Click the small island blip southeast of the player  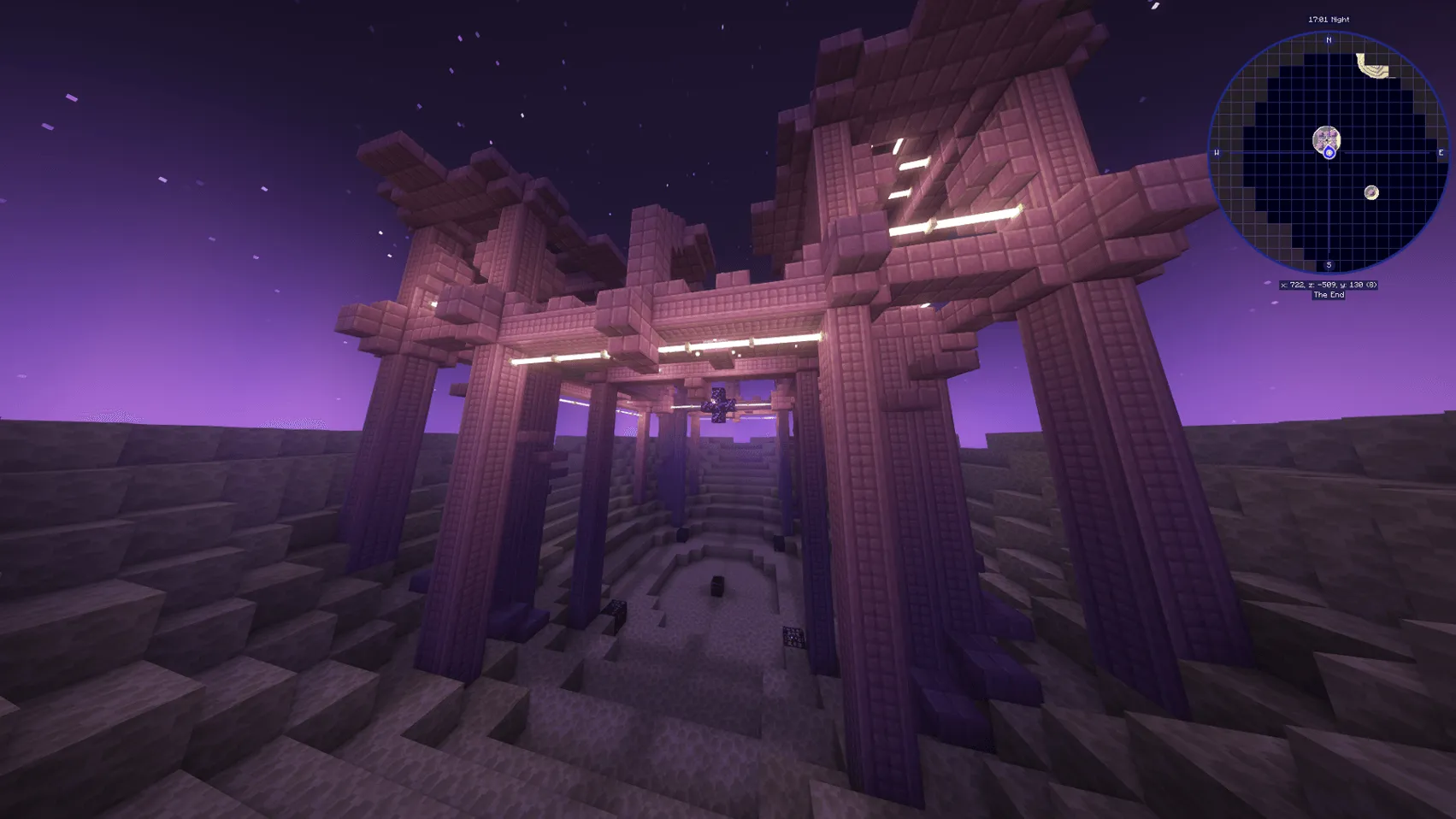tap(1371, 192)
